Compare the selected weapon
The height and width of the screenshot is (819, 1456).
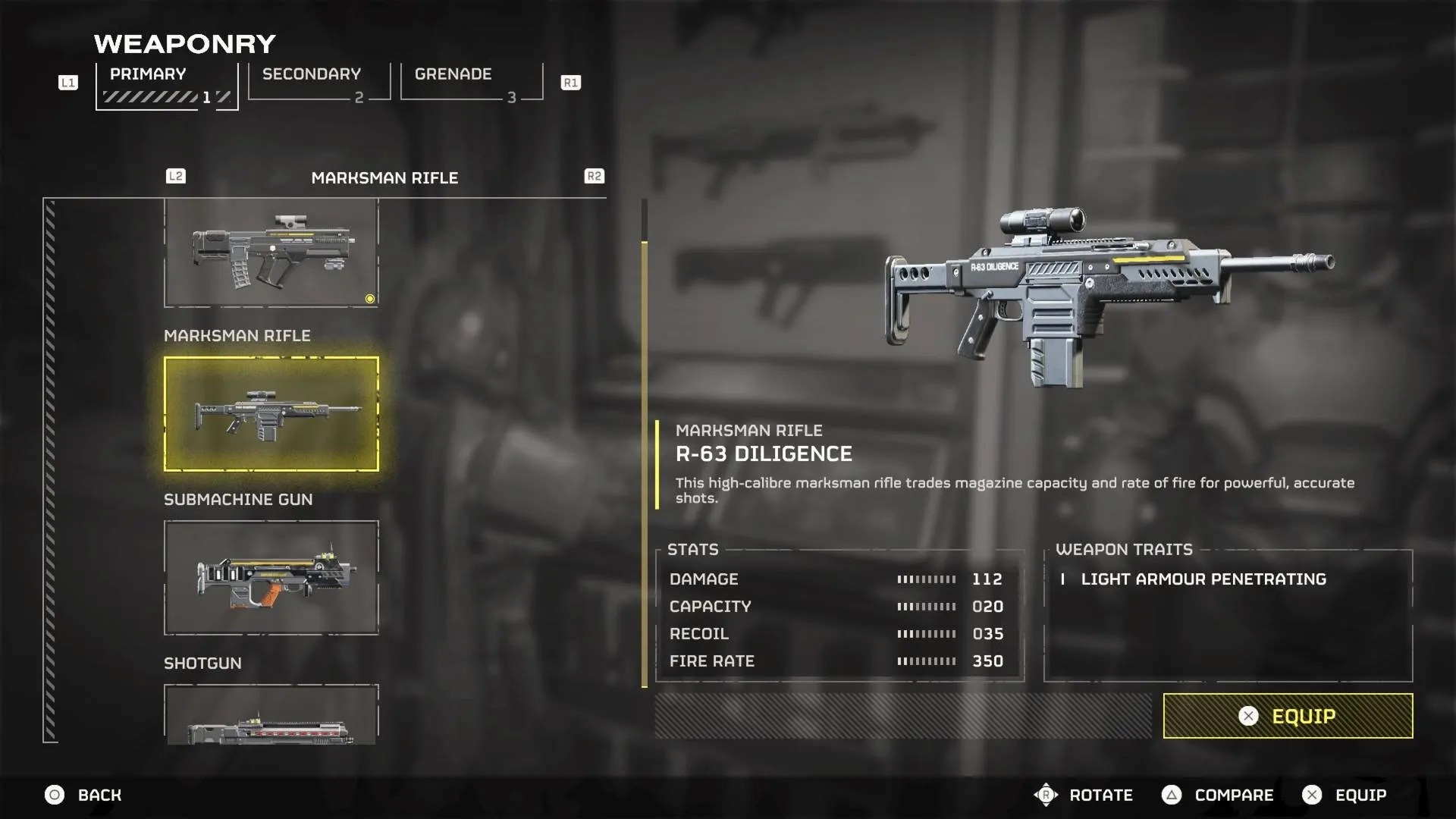coord(1218,795)
